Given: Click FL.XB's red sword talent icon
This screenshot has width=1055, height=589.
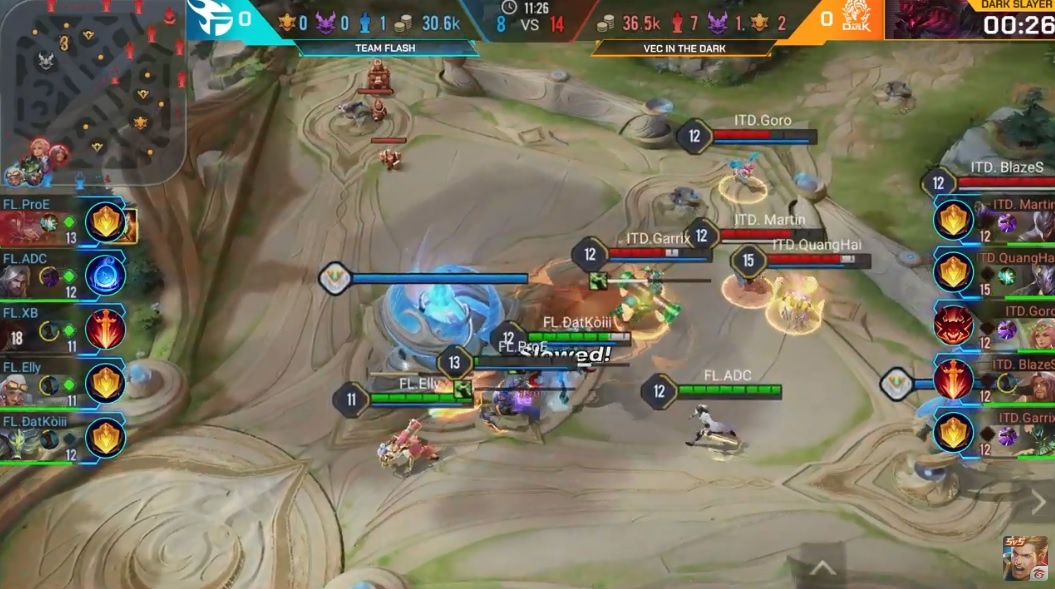Looking at the screenshot, I should (105, 329).
